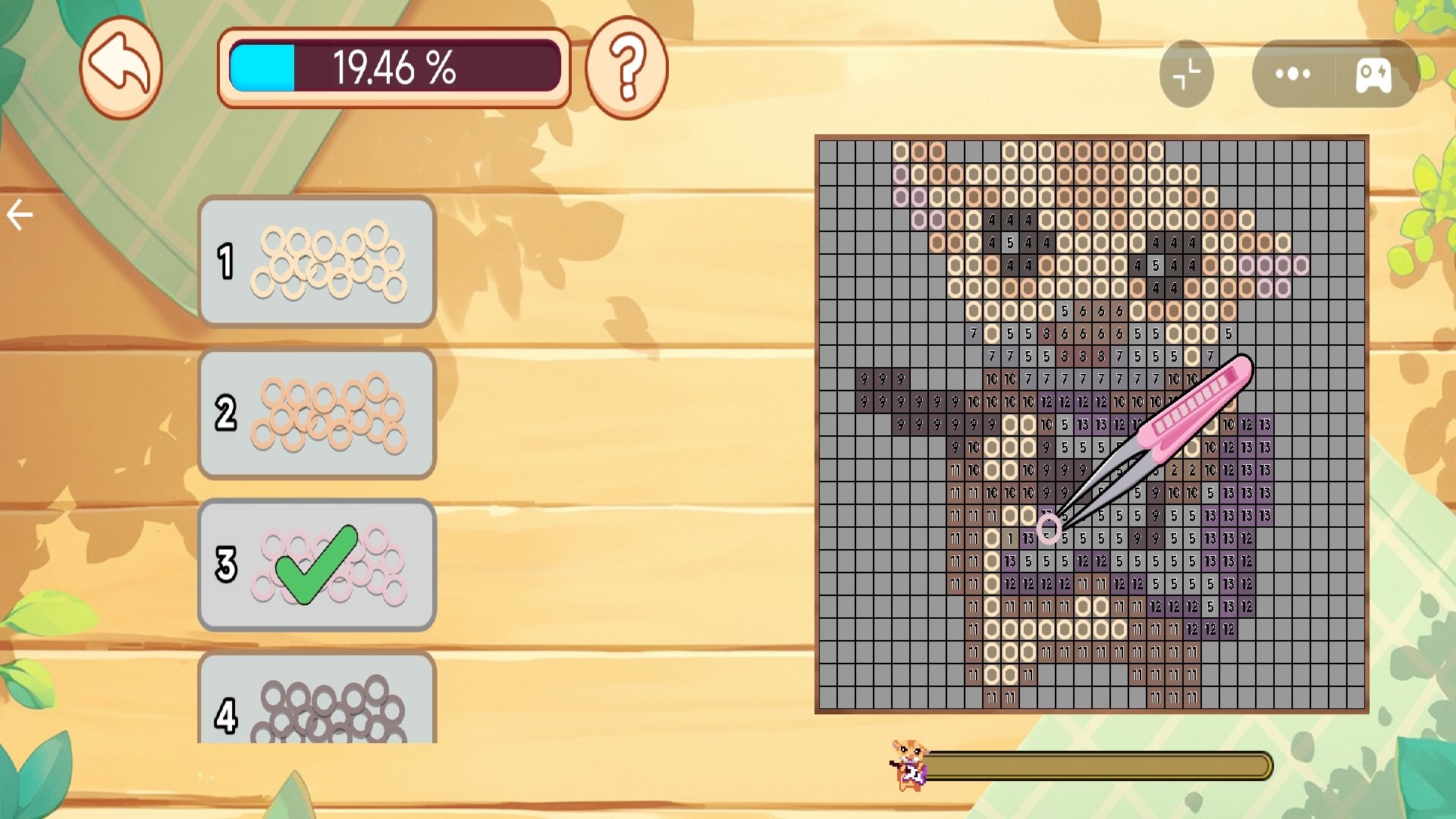Go back with the curved arrow button
1456x819 pixels.
click(121, 67)
